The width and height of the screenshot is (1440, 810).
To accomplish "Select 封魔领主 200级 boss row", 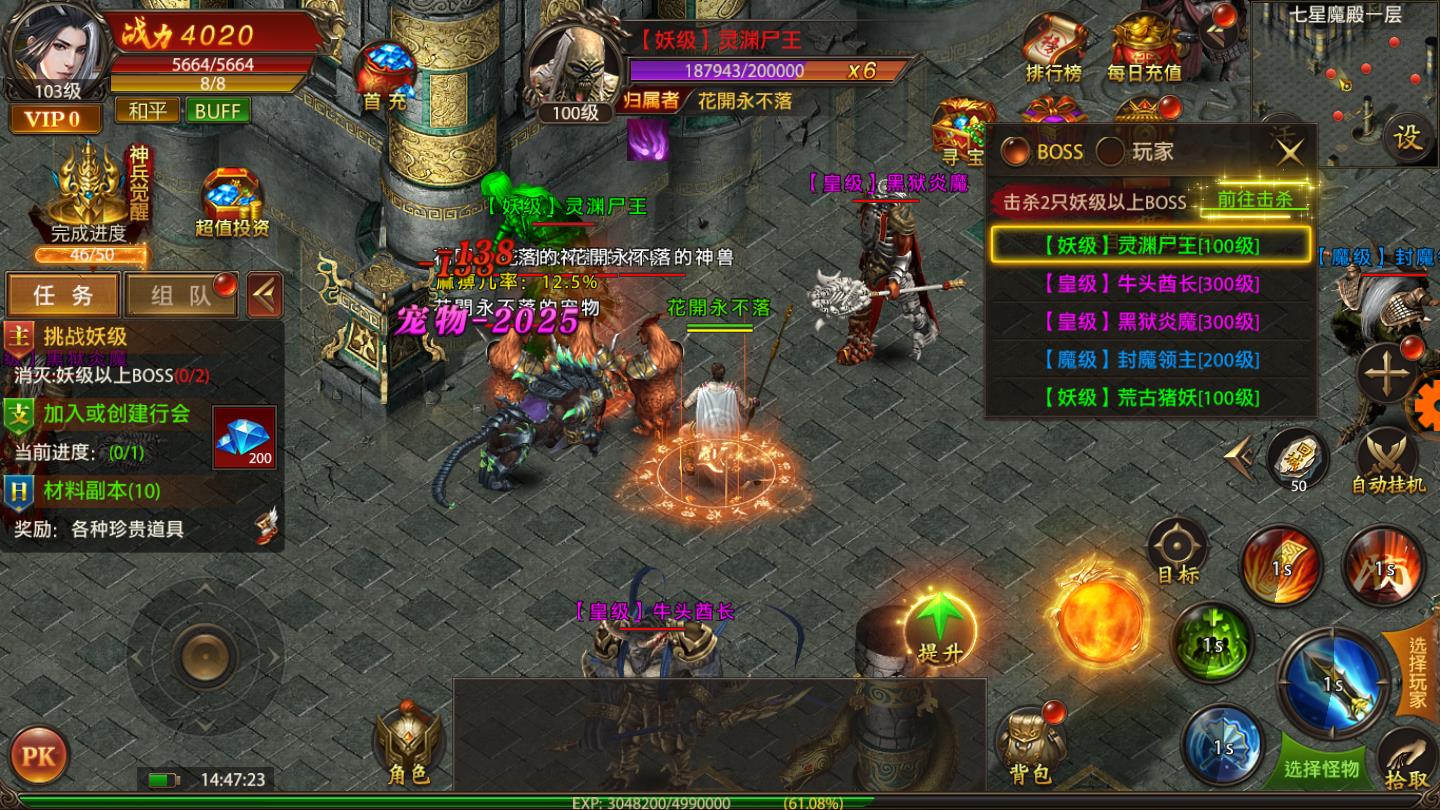I will tap(1150, 360).
